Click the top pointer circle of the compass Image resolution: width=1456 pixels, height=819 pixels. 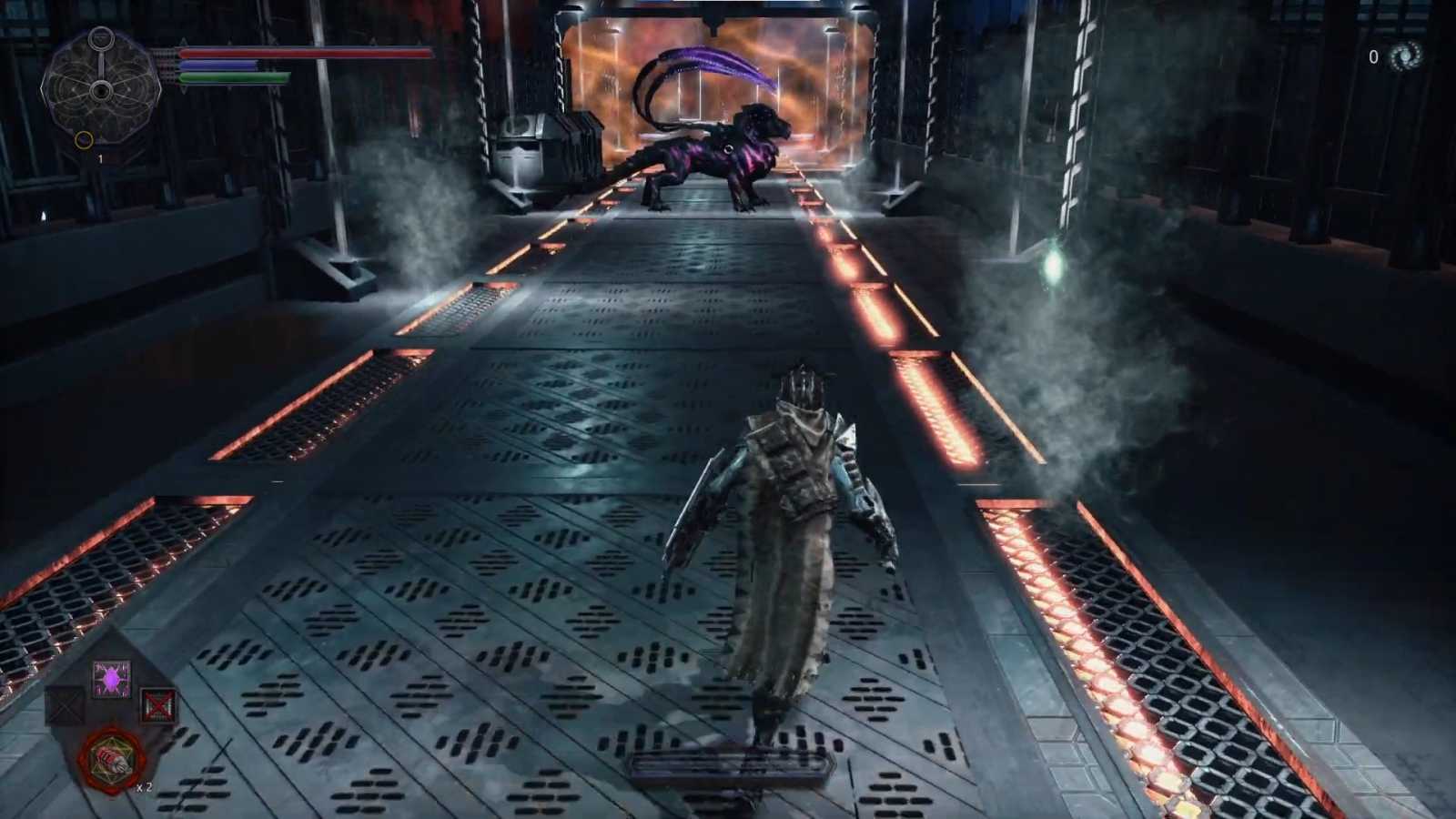pyautogui.click(x=100, y=38)
